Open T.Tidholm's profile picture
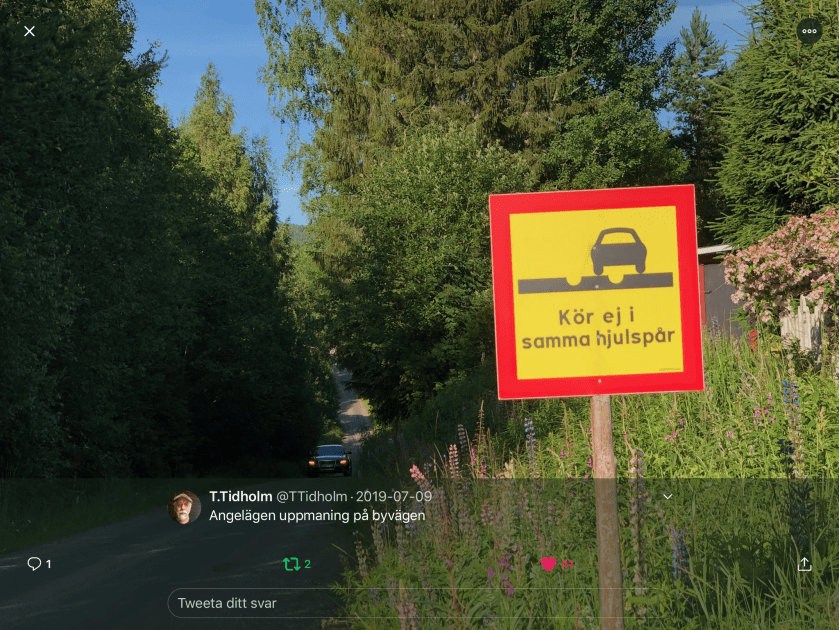The width and height of the screenshot is (839, 630). (x=184, y=507)
